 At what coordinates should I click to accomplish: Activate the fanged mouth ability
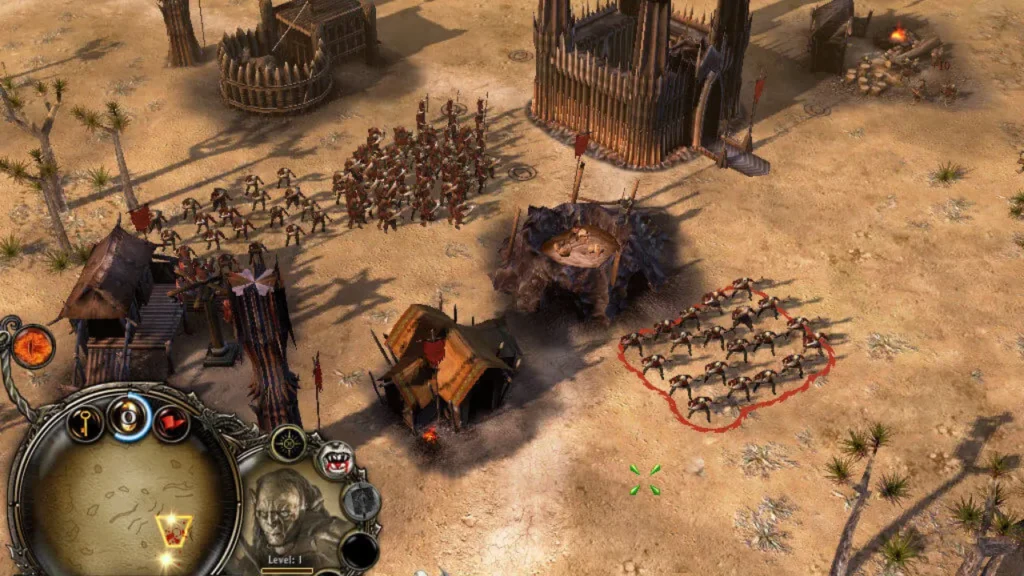point(336,460)
